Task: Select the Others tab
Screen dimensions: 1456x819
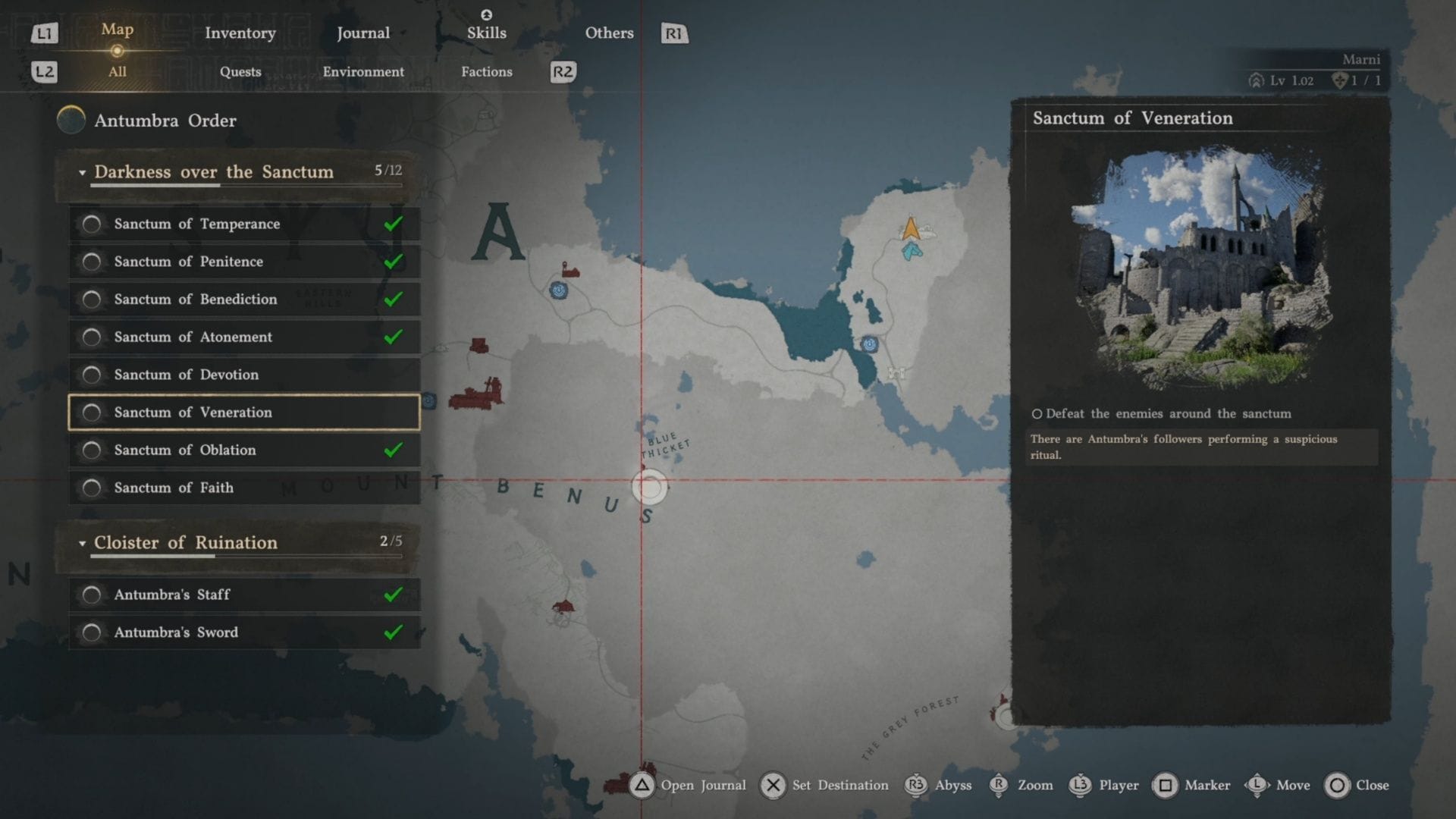Action: coord(609,33)
